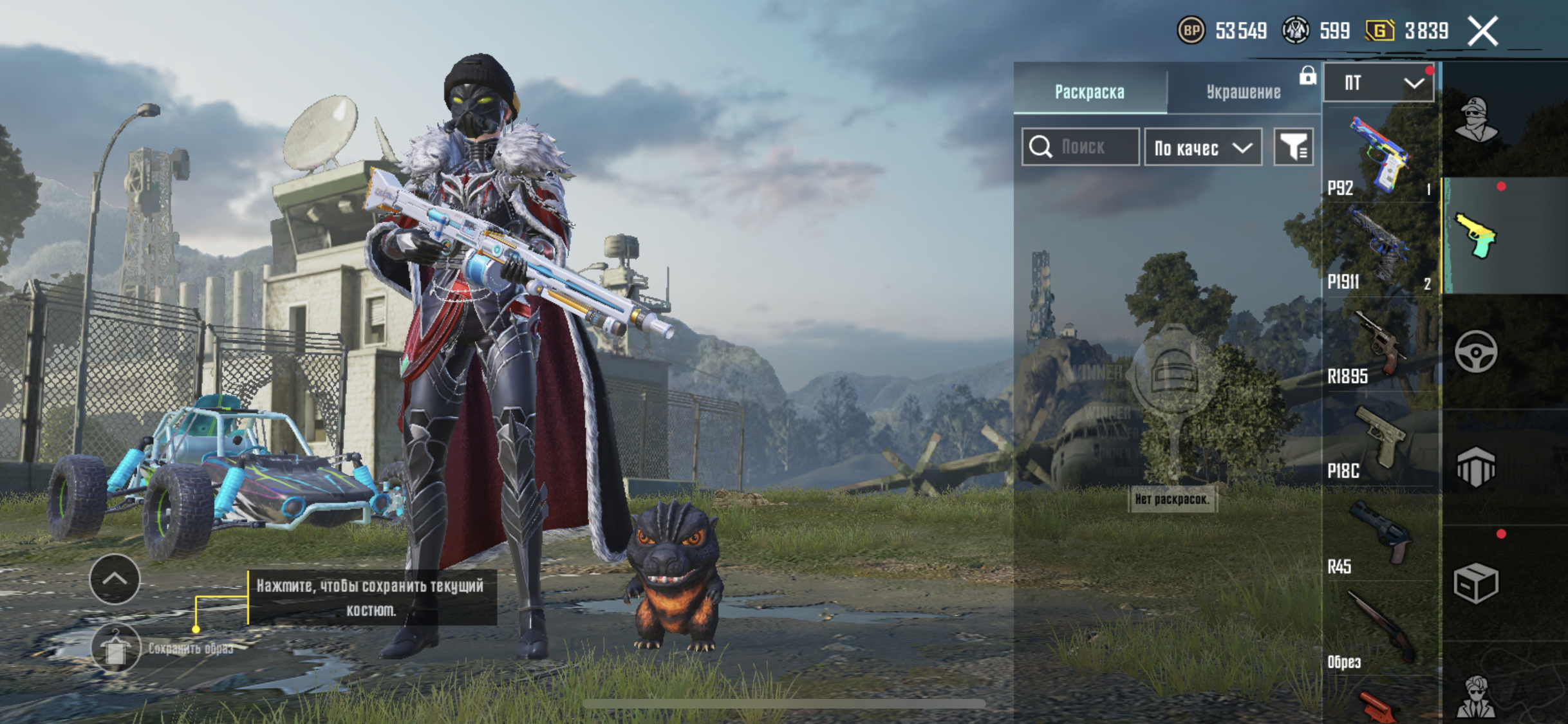This screenshot has height=724, width=1568.
Task: Choose the P1911 pistol entry
Action: (x=1378, y=251)
